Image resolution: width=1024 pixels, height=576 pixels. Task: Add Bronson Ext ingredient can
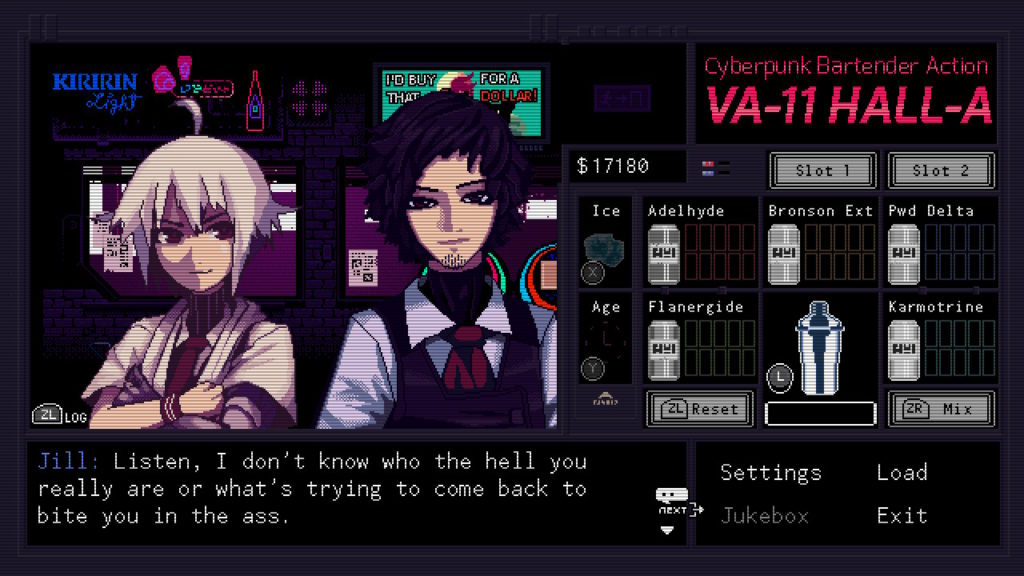coord(784,253)
